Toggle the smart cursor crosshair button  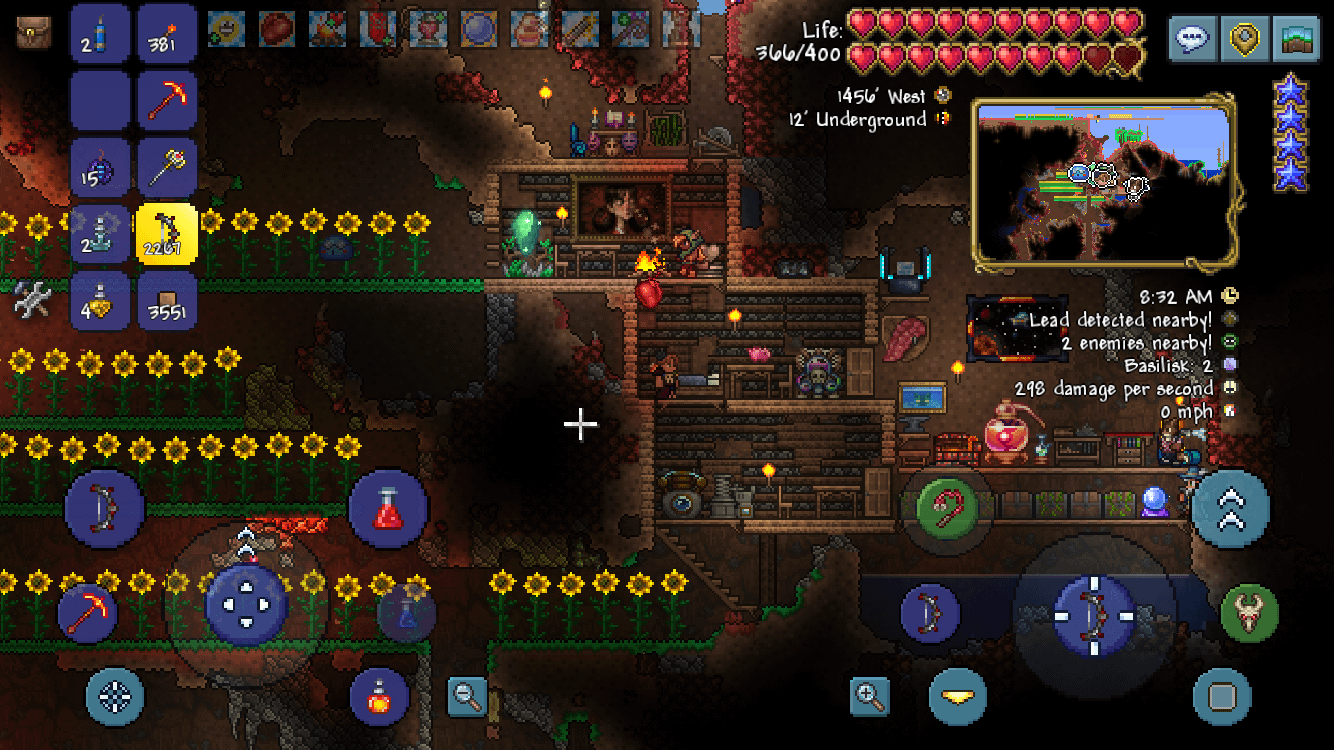(x=114, y=697)
